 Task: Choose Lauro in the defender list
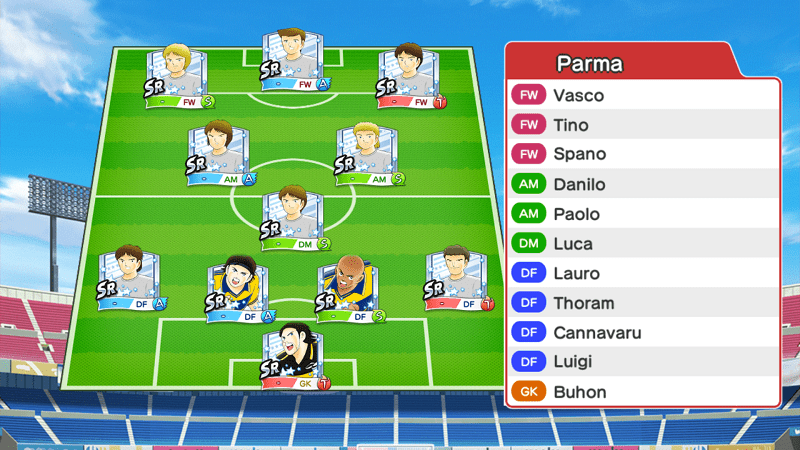(642, 273)
